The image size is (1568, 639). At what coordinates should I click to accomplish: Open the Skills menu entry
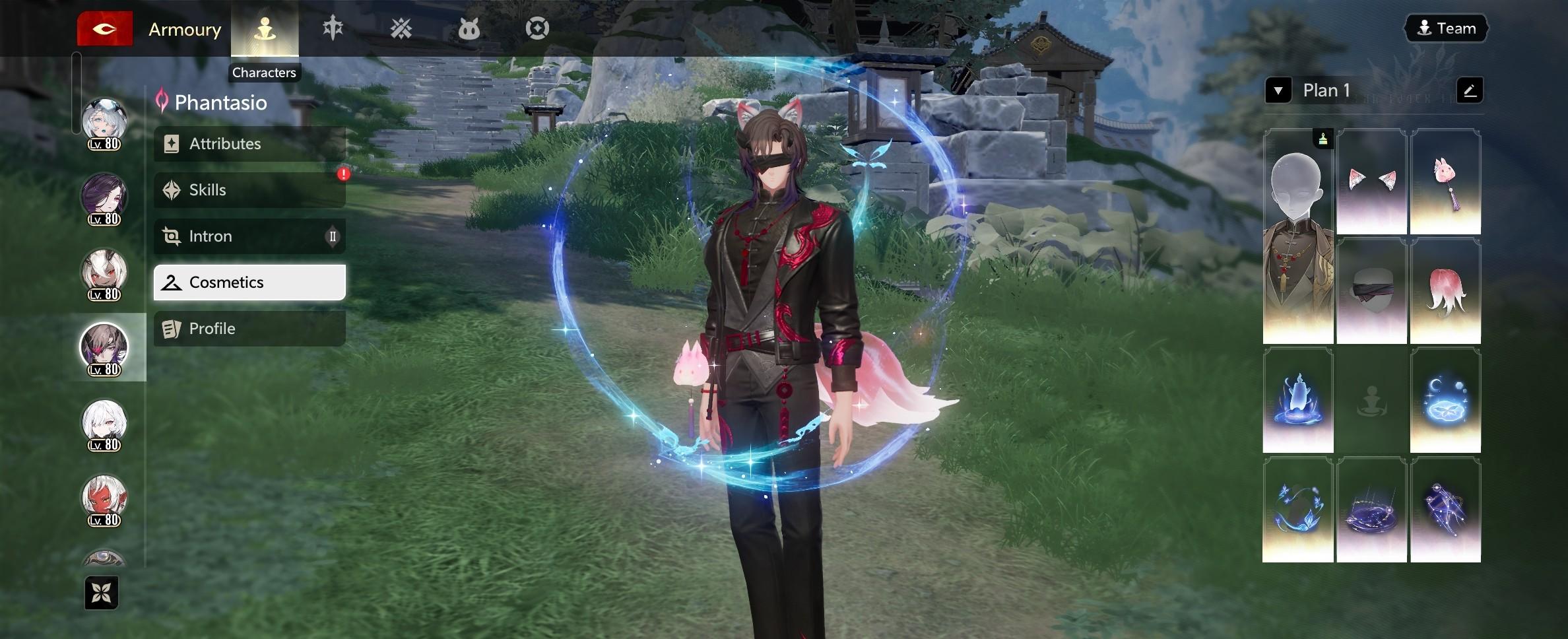[x=249, y=190]
